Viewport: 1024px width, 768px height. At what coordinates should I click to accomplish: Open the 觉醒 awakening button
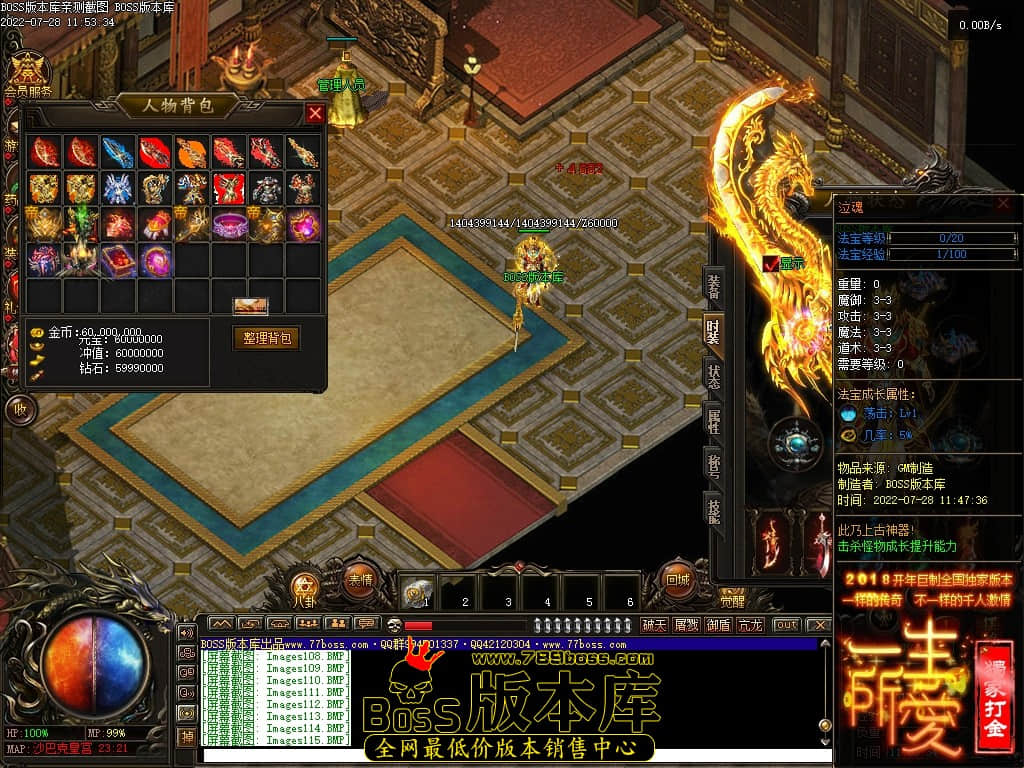tap(732, 600)
